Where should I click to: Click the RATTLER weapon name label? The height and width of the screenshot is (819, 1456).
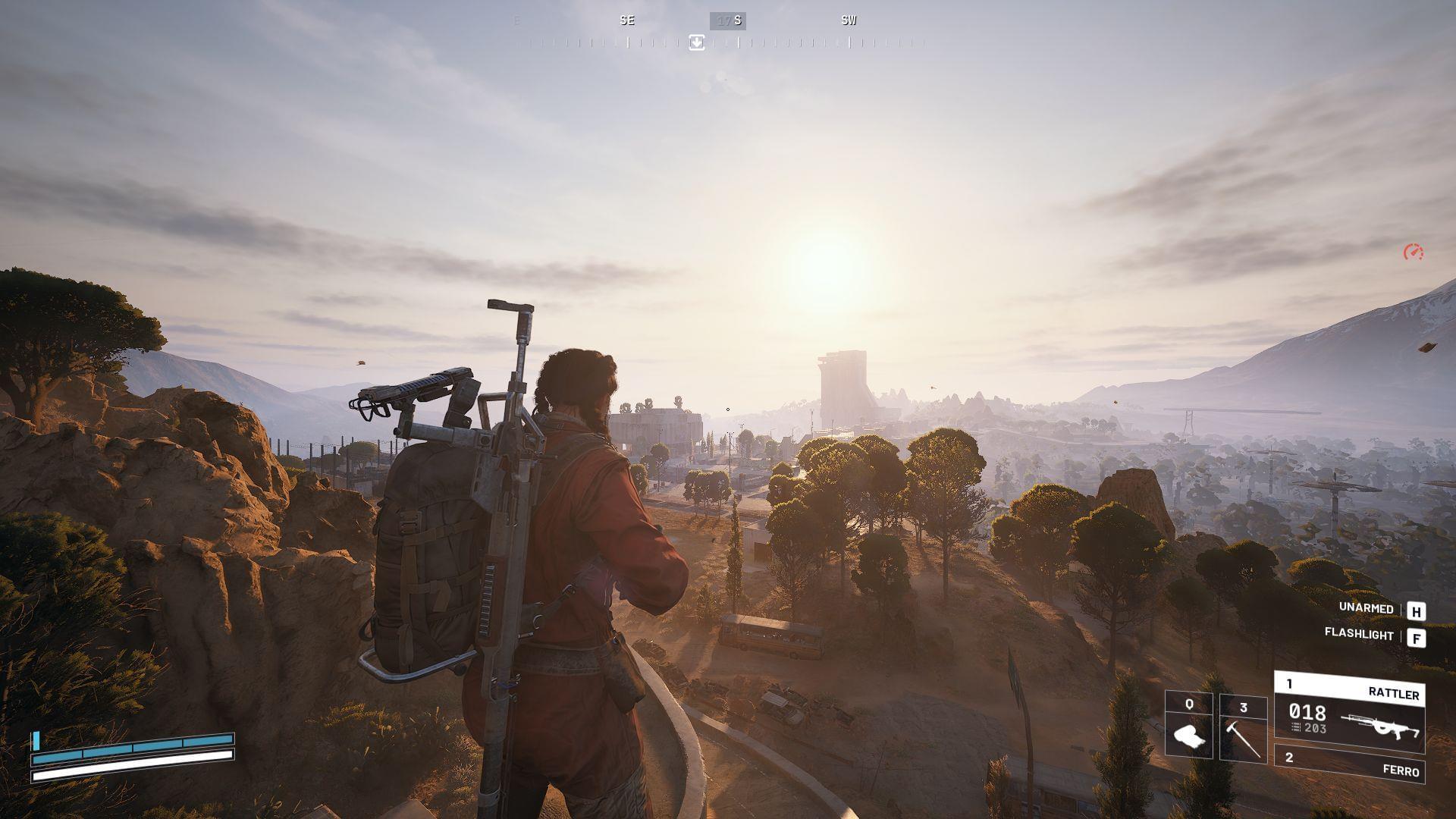click(1394, 693)
